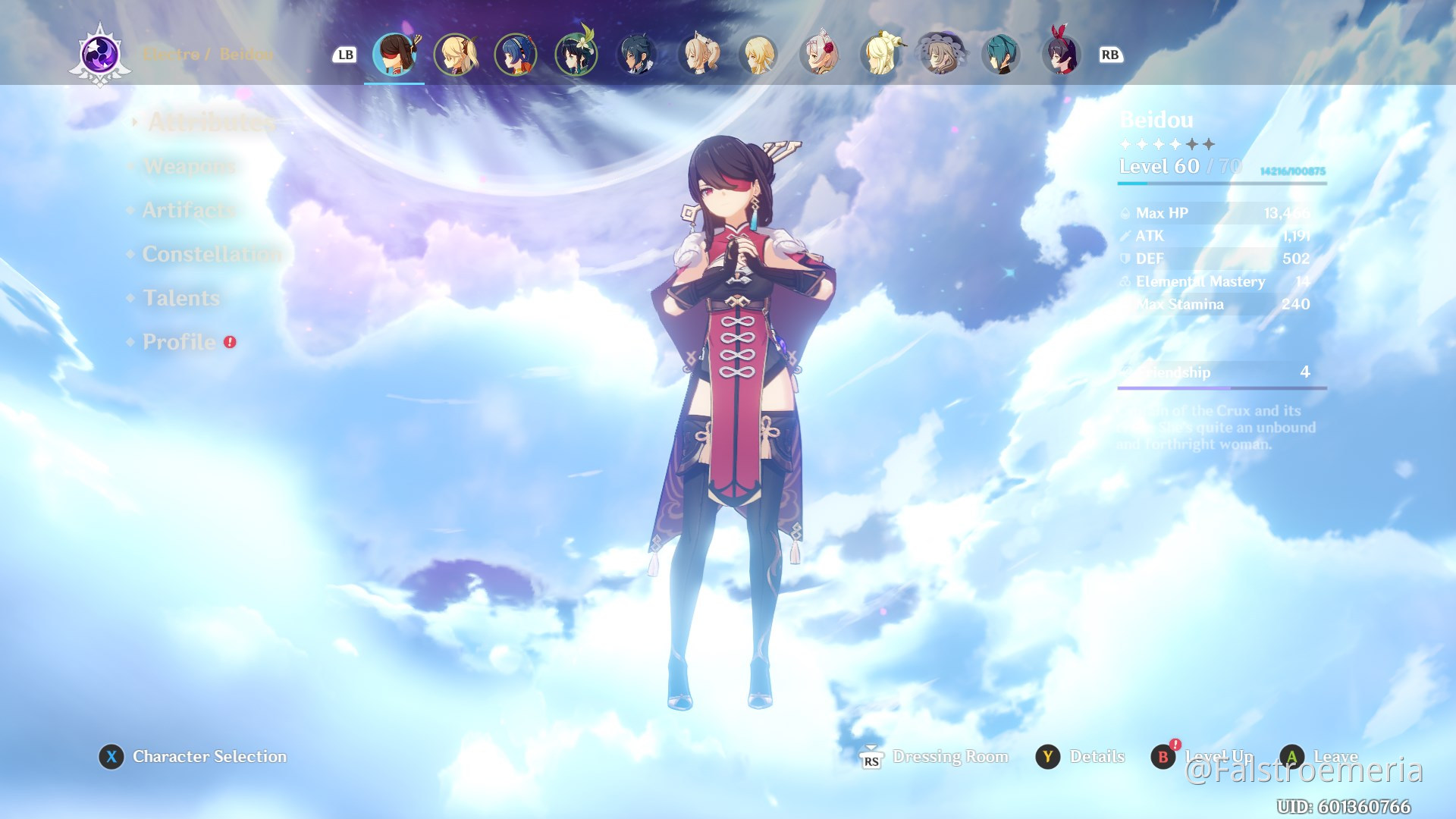Open the Dressing Room
The image size is (1456, 819).
click(950, 756)
